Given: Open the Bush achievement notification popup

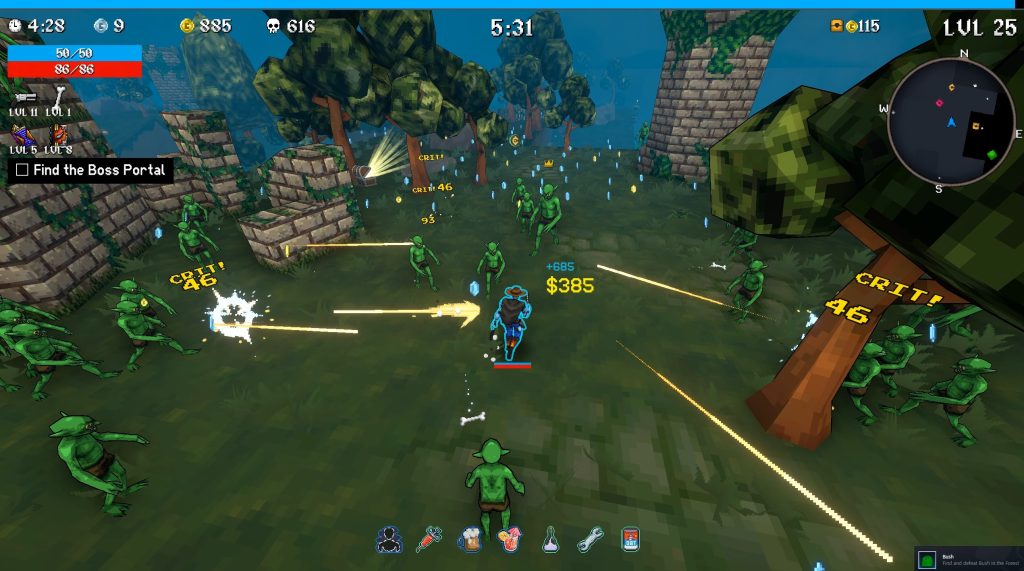Looking at the screenshot, I should pos(968,559).
